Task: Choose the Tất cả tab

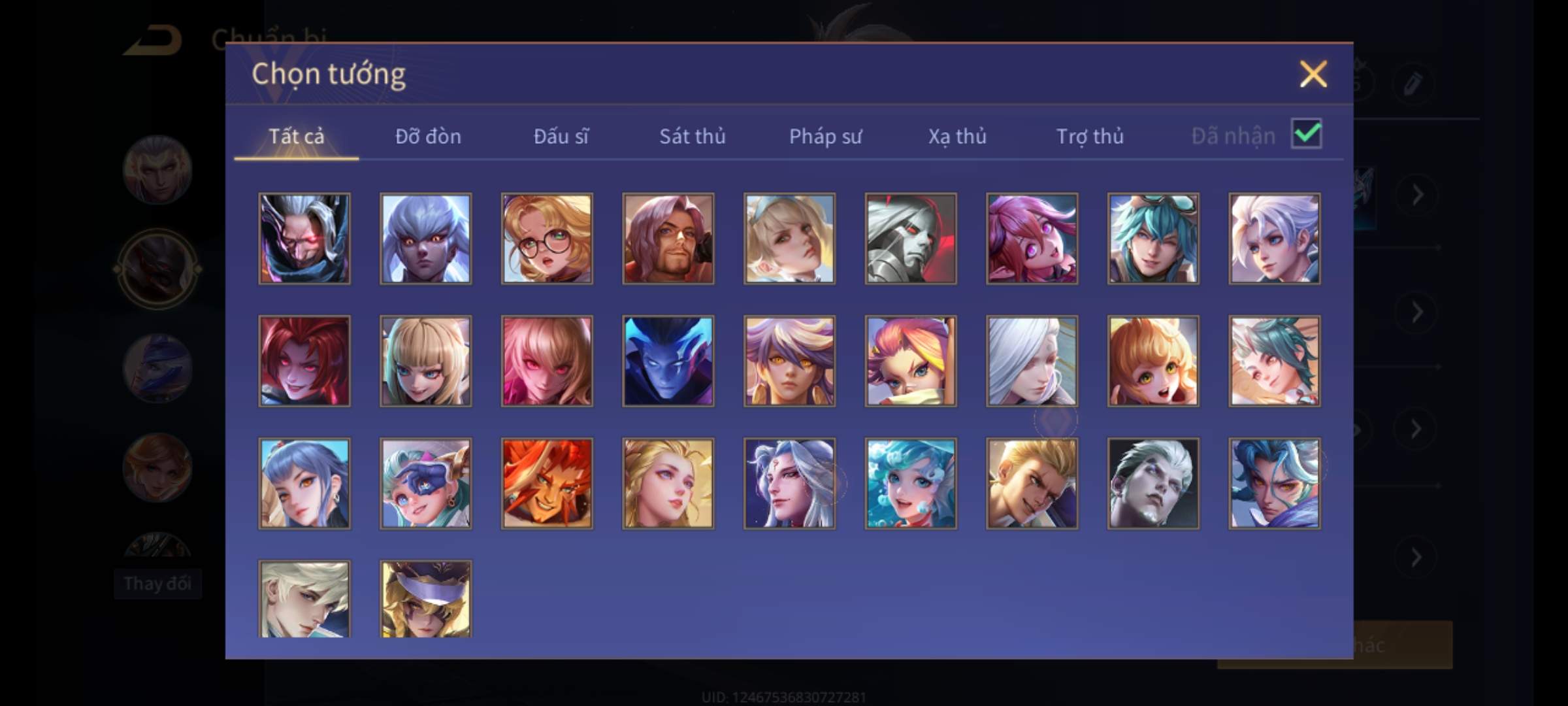Action: [x=296, y=136]
